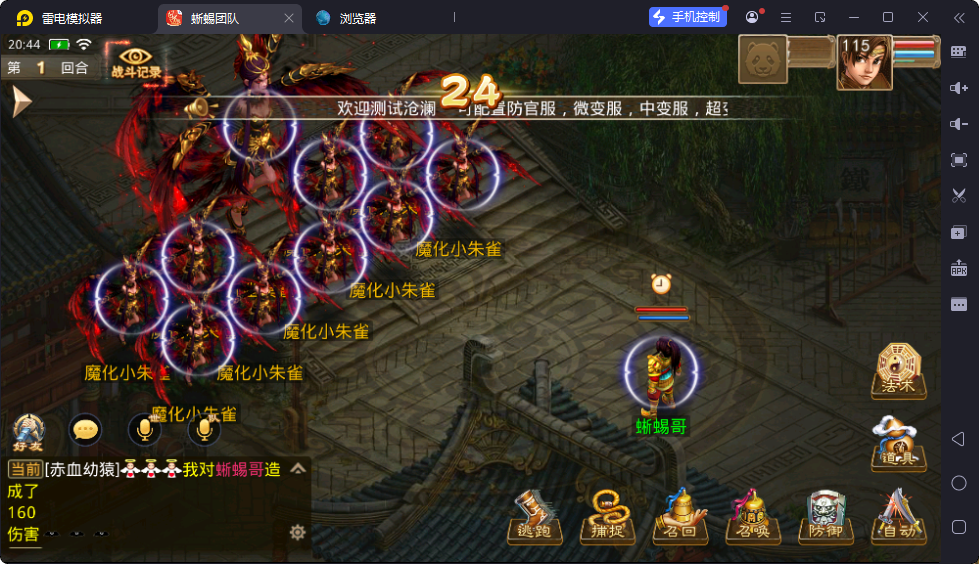Viewport: 979px width, 564px height.
Task: Open chat with the speech bubble icon
Action: click(86, 430)
